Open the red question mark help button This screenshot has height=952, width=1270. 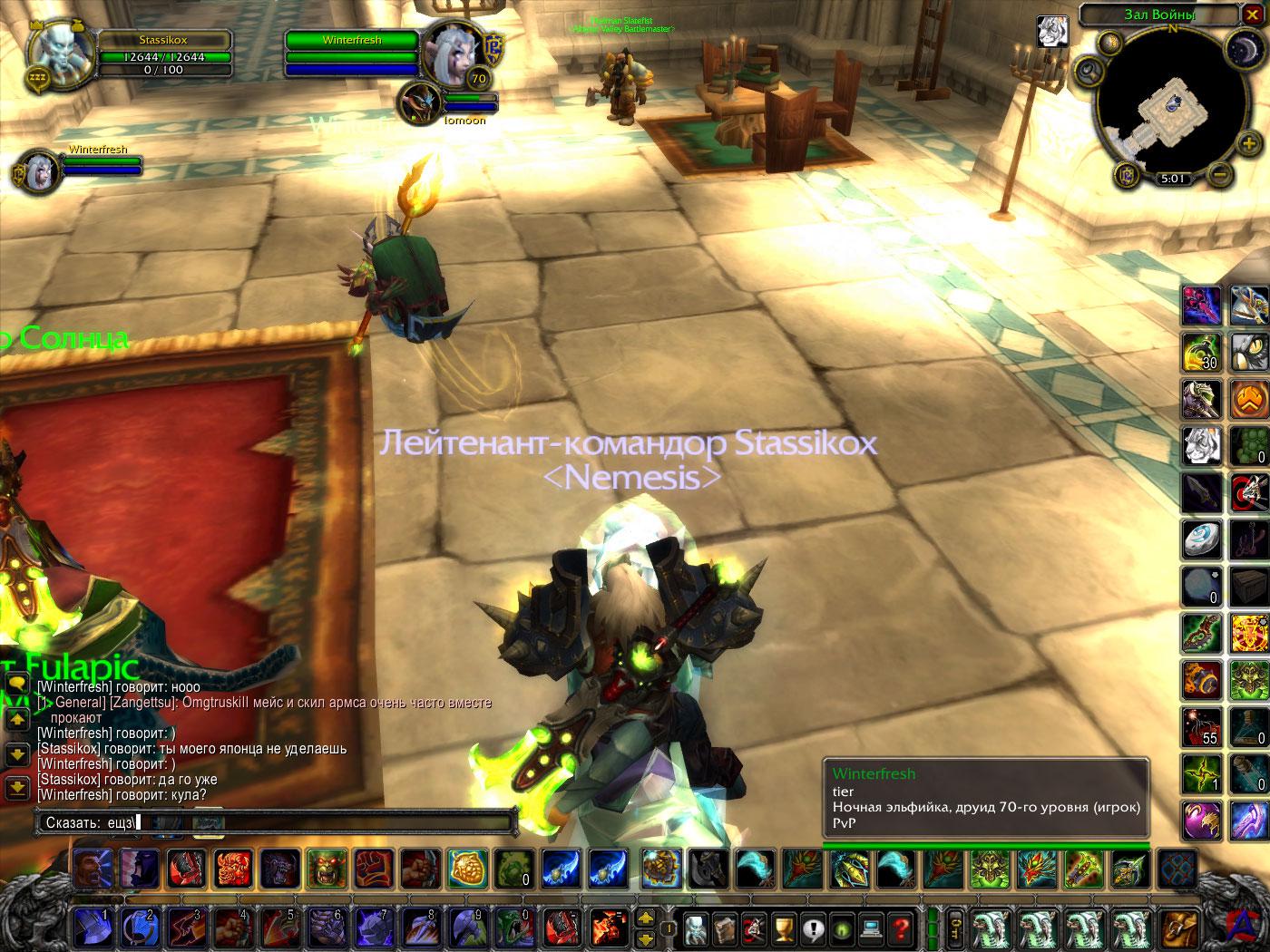tap(900, 928)
